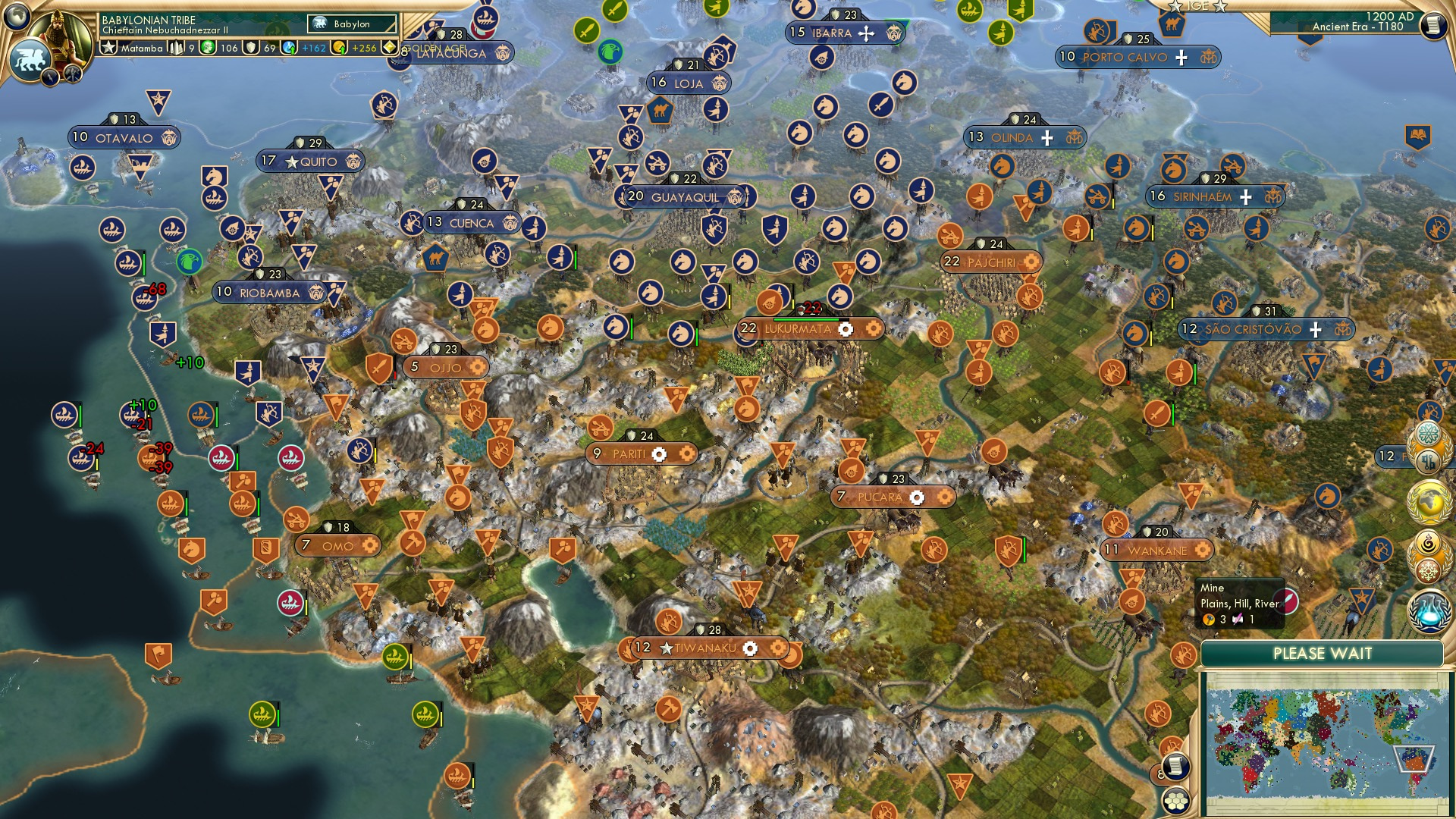
Task: Open the notification log scroll beside the date
Action: [x=1433, y=25]
